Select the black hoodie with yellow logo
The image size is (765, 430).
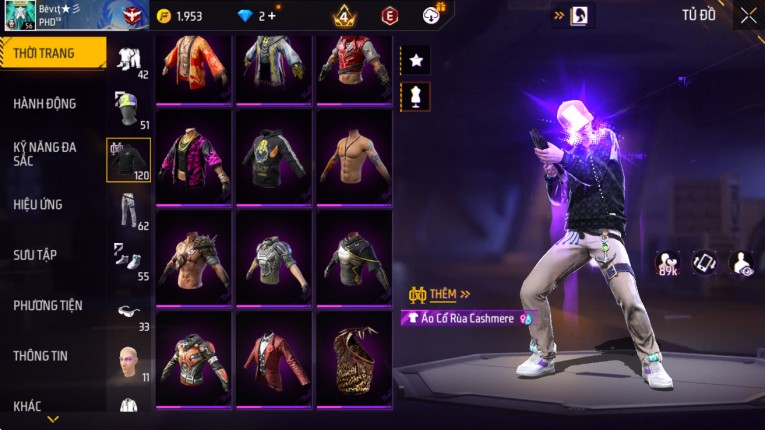[273, 156]
